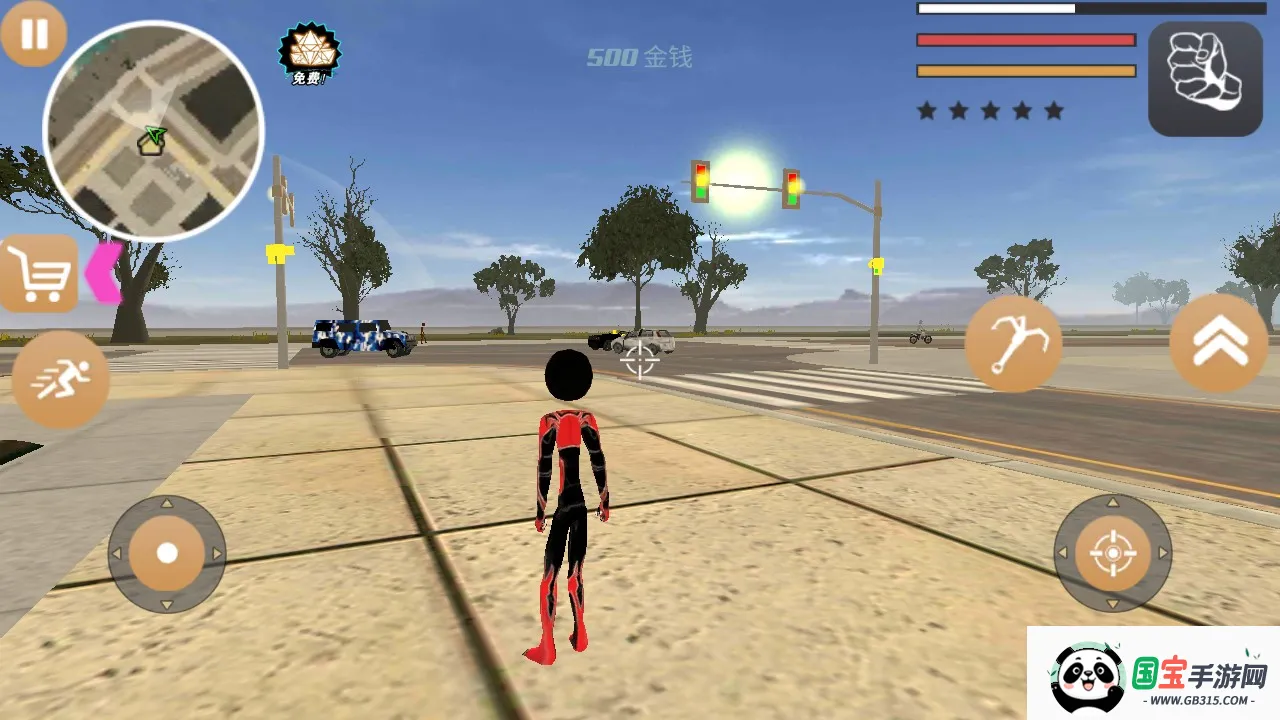
Task: Open the shopping cart store
Action: [x=38, y=272]
